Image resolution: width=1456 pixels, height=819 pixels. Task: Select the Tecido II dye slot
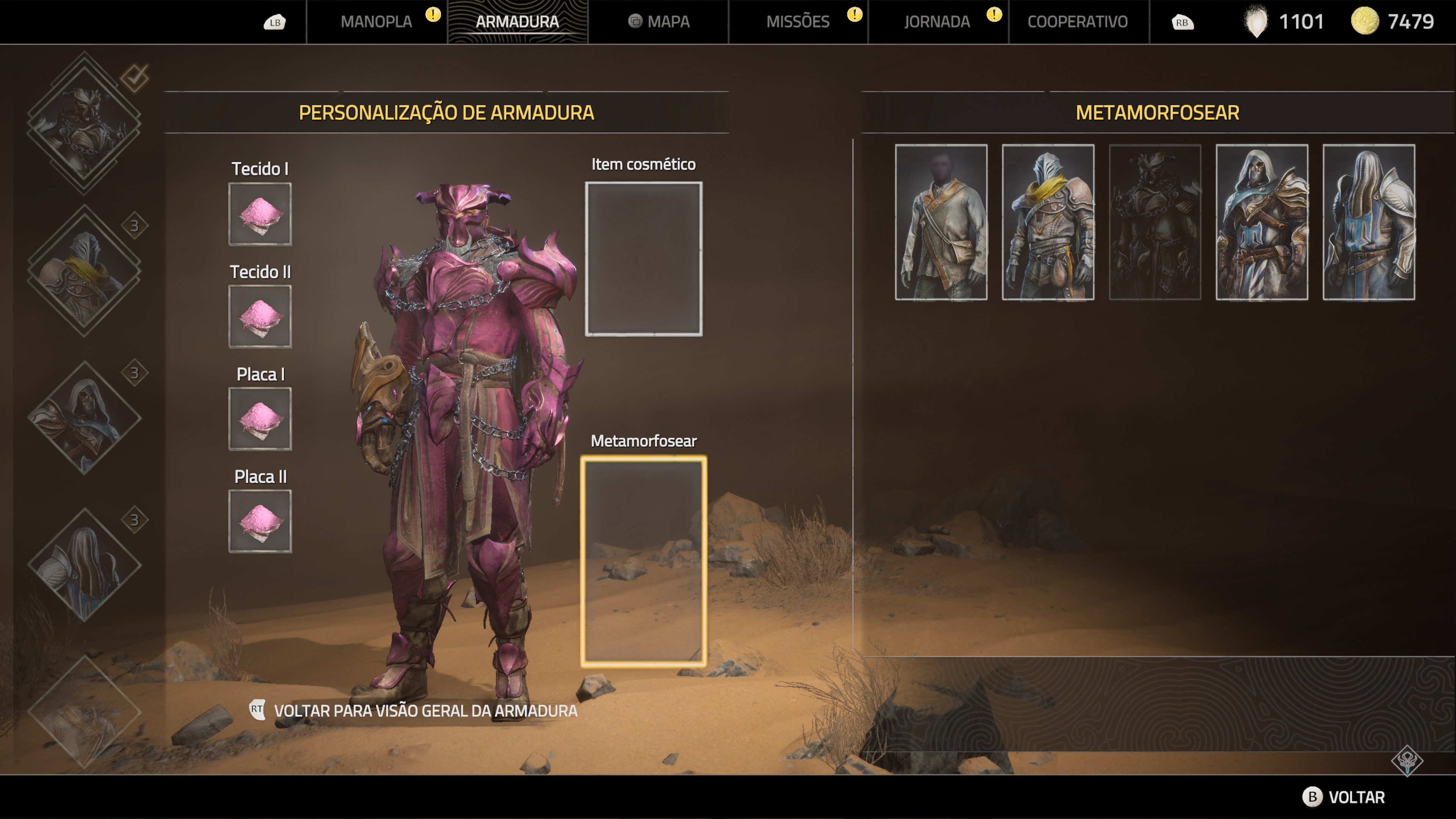pos(260,317)
